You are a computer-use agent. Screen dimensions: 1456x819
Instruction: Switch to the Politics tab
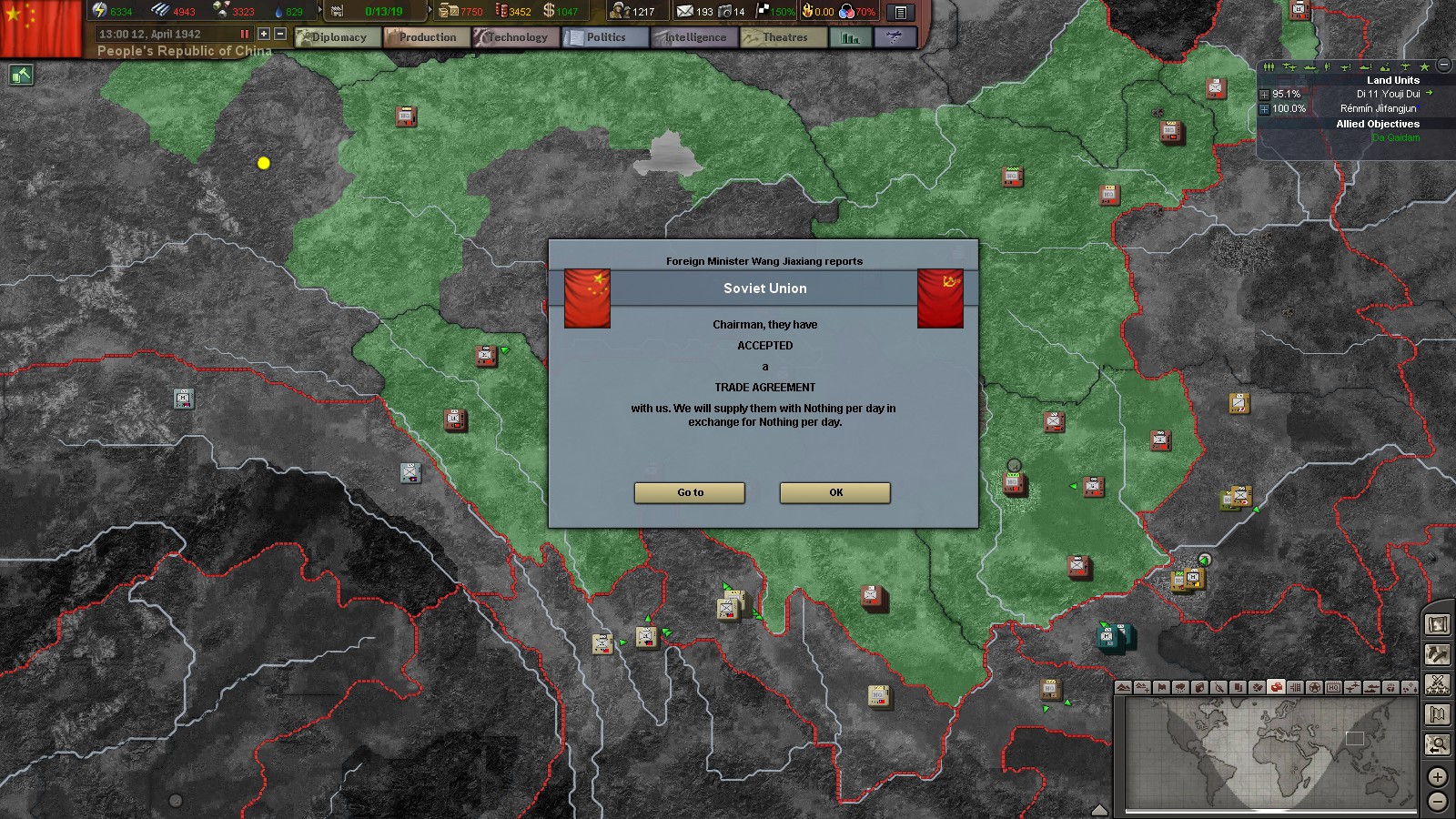click(604, 37)
